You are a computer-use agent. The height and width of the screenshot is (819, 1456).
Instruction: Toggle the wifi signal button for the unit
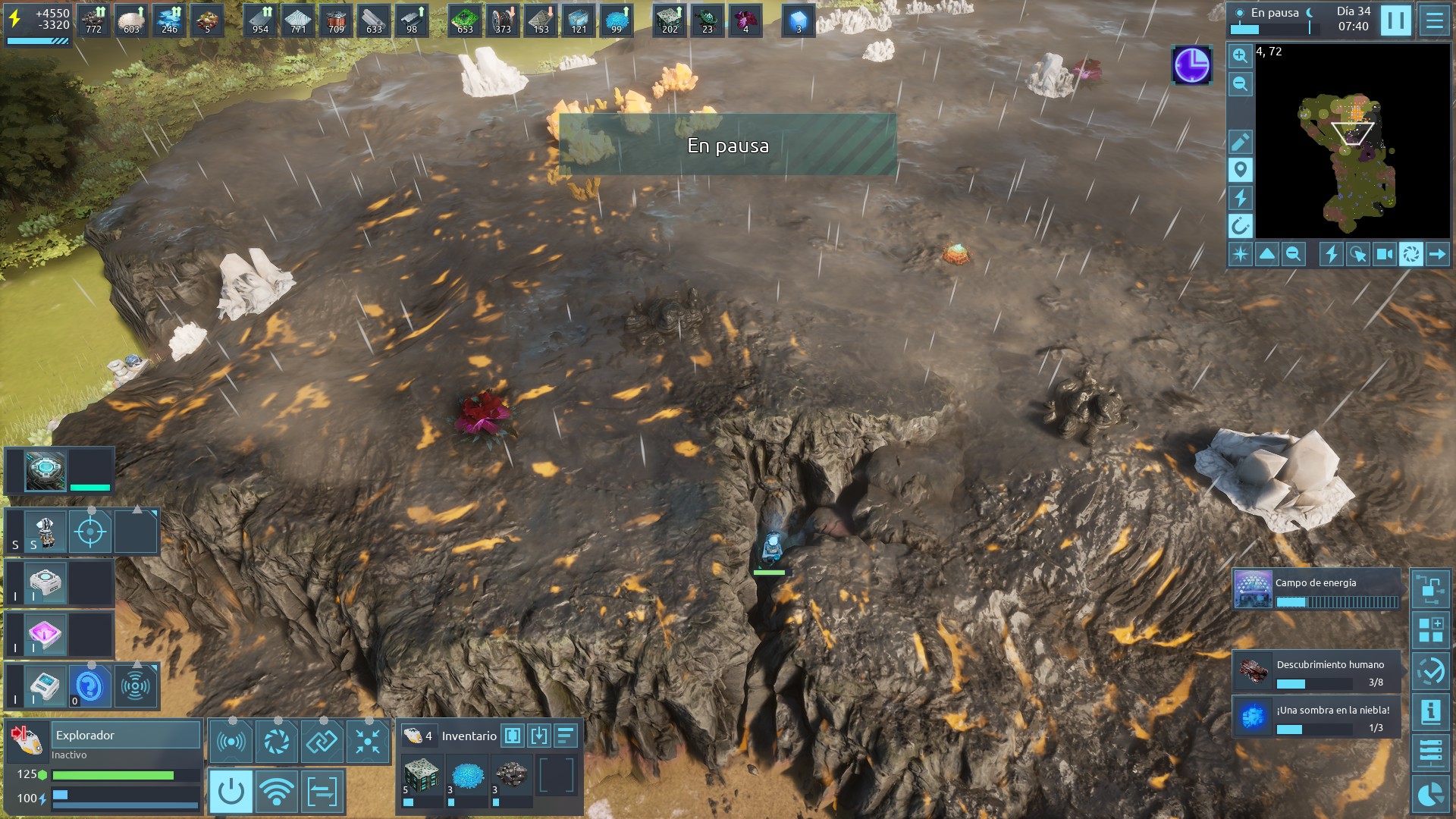point(277,792)
